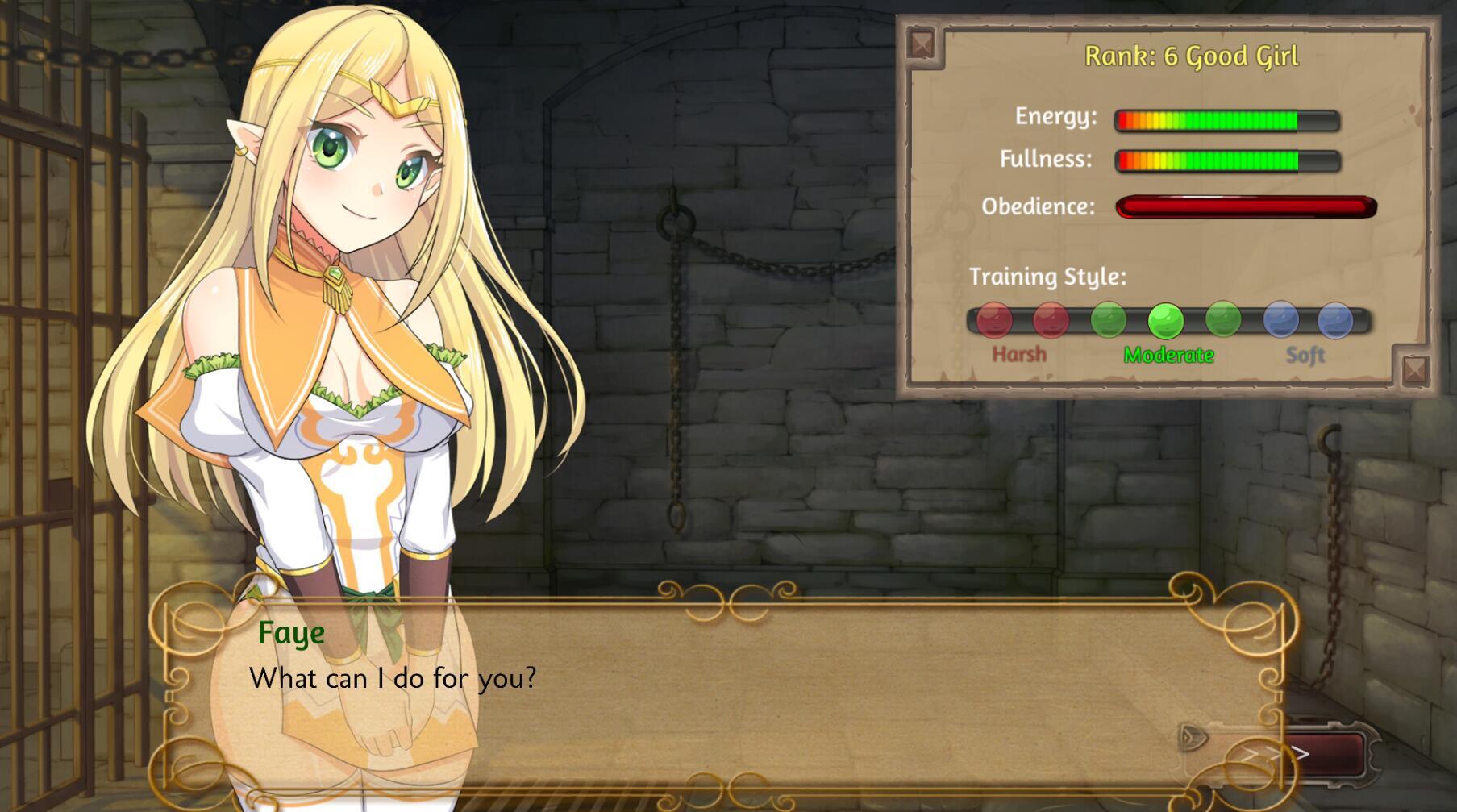This screenshot has height=812, width=1457.
Task: Click the wooden pin in the panel's top-left corner
Action: click(x=922, y=43)
